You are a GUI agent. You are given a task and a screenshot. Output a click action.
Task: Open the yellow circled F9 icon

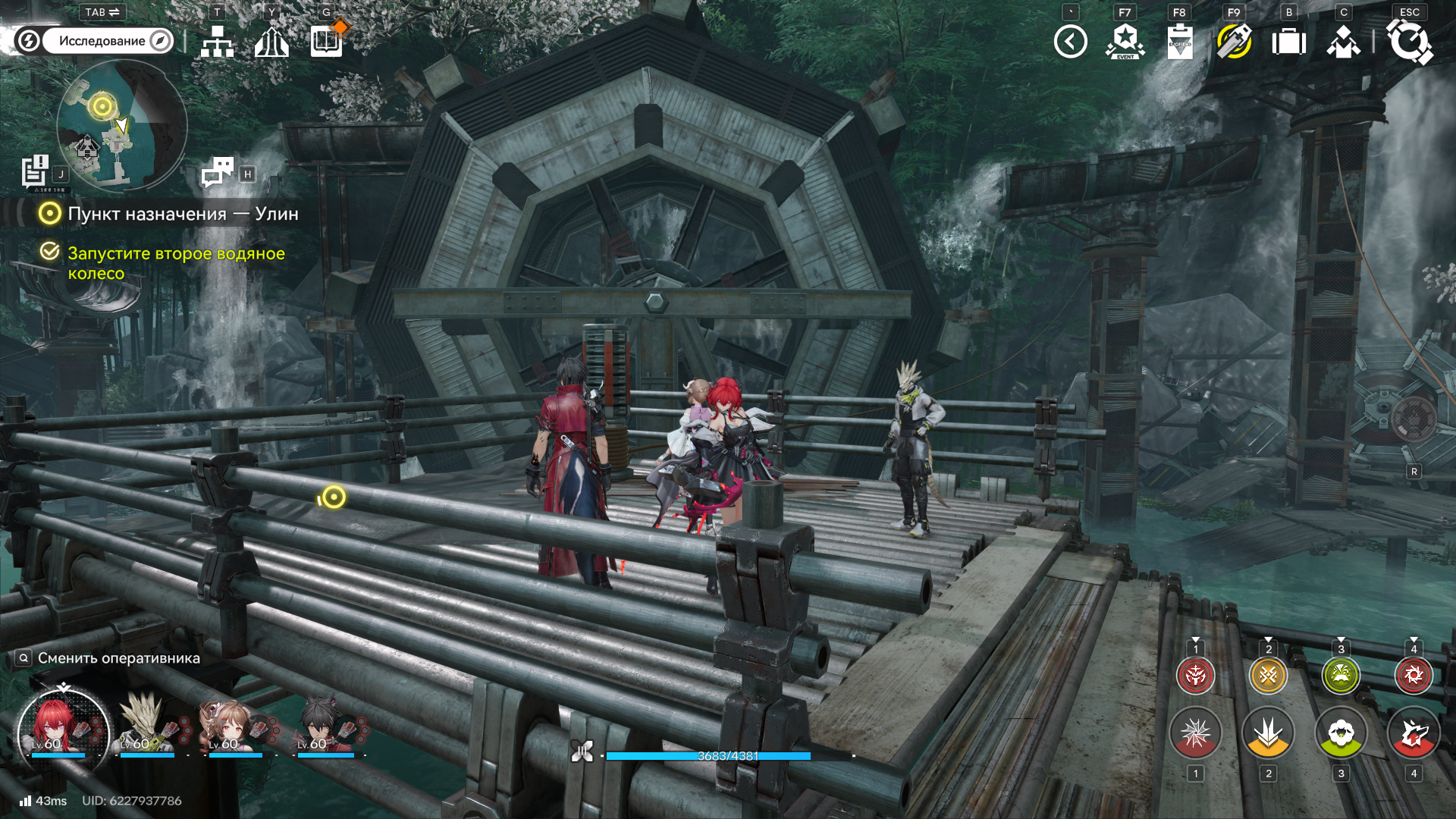point(1234,42)
